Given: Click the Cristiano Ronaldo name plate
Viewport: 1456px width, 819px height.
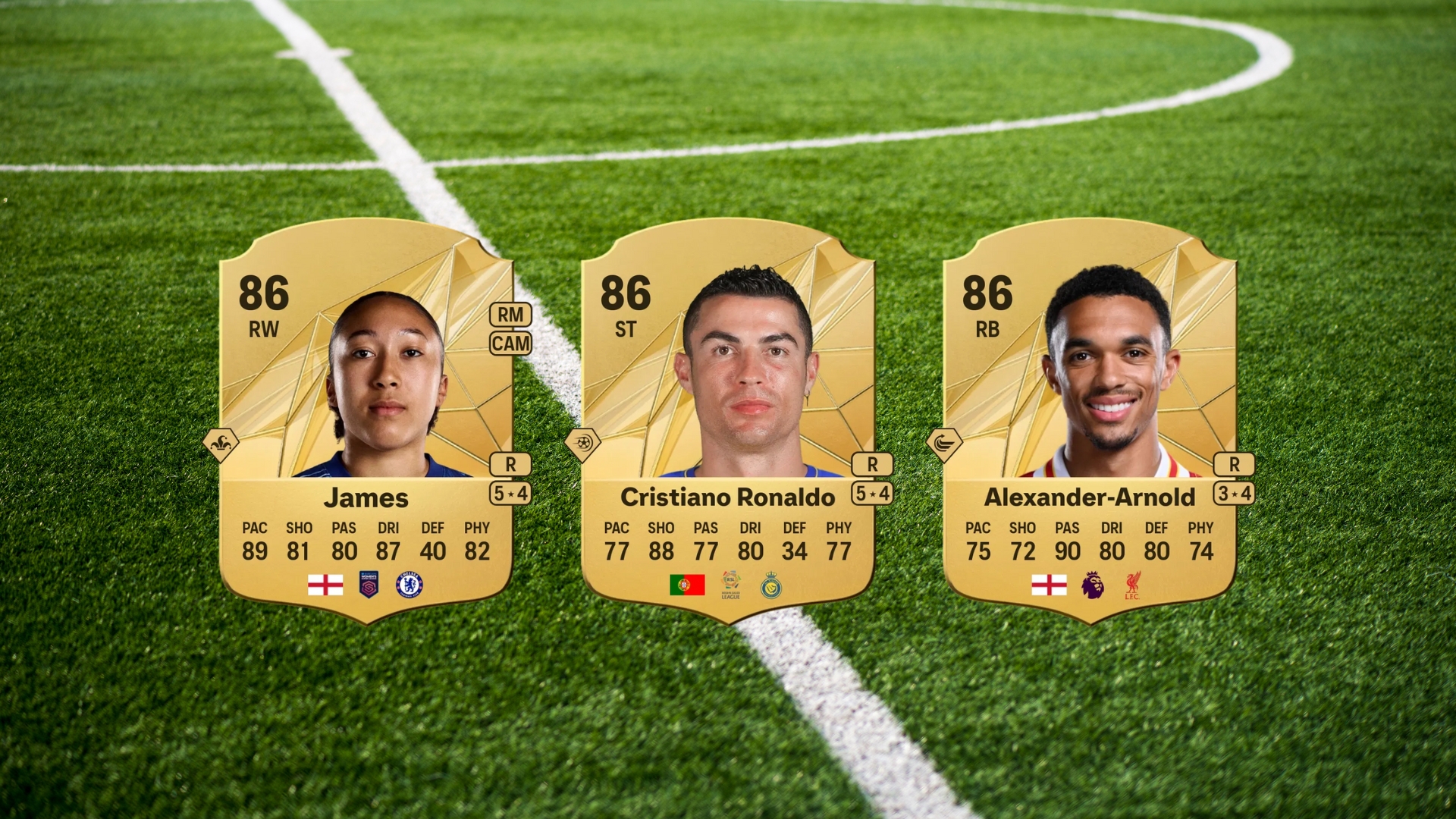Looking at the screenshot, I should coord(728,498).
